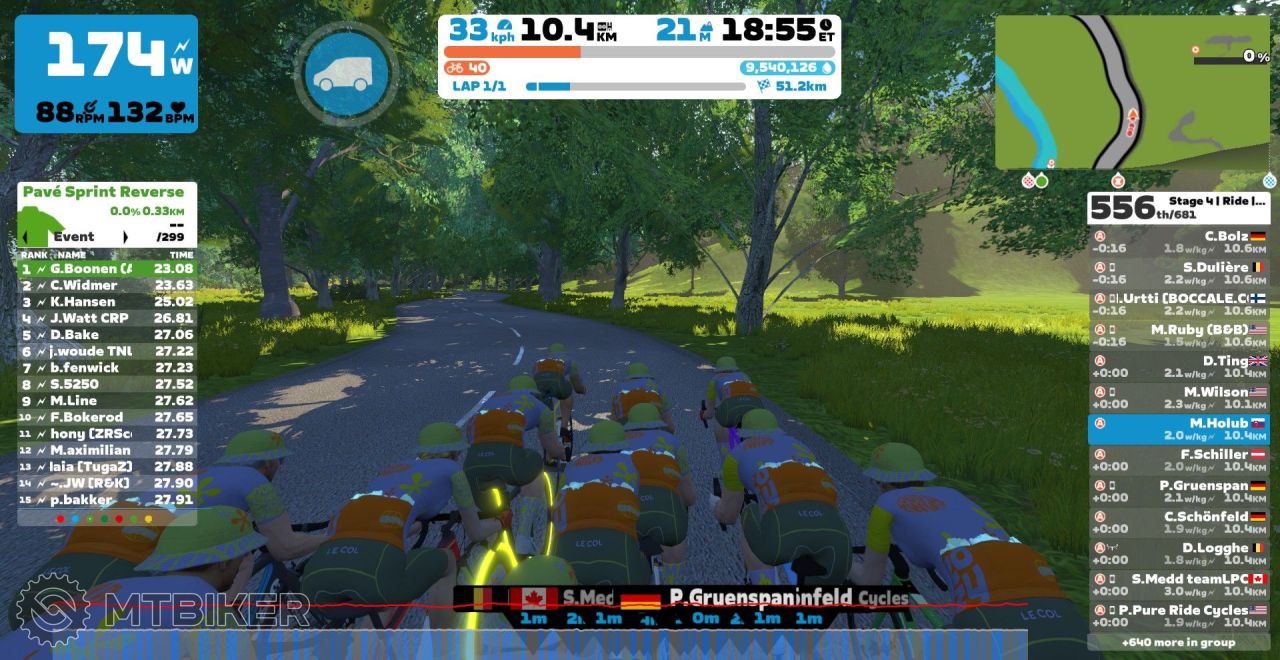1280x660 pixels.
Task: Click left arrow beside Event label
Action: point(25,237)
